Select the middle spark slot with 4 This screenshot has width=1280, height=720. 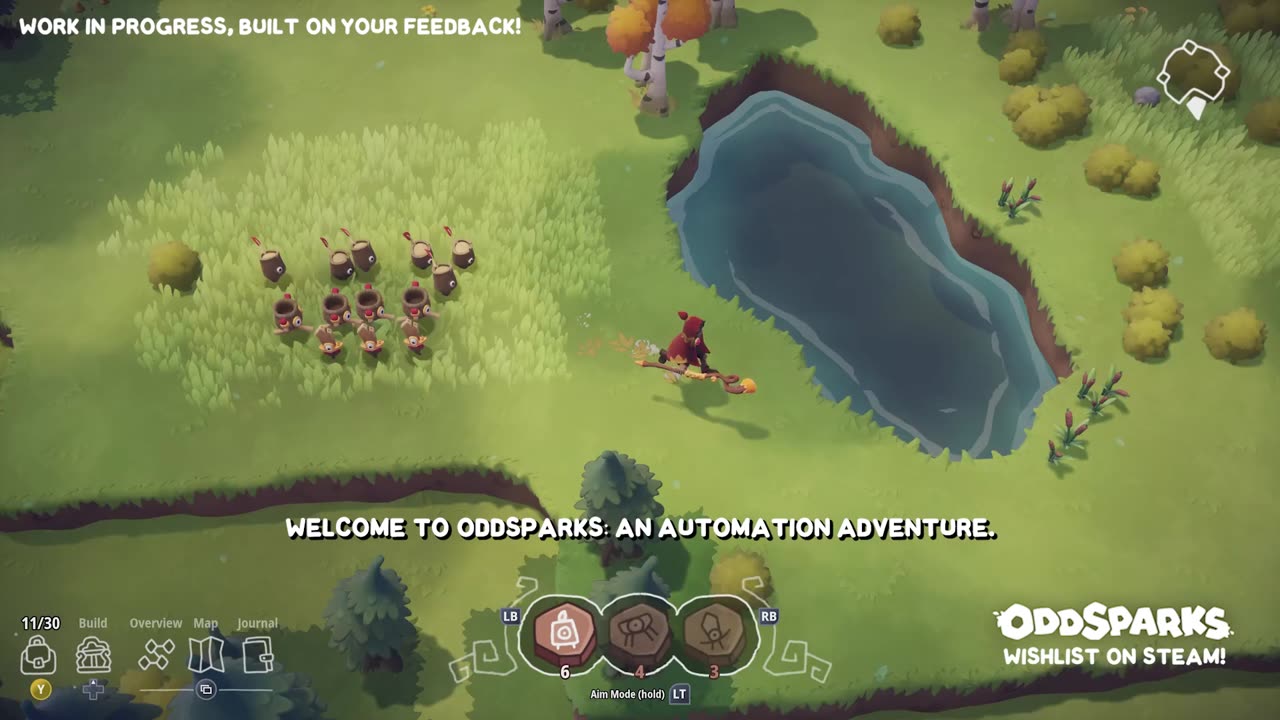[x=640, y=633]
